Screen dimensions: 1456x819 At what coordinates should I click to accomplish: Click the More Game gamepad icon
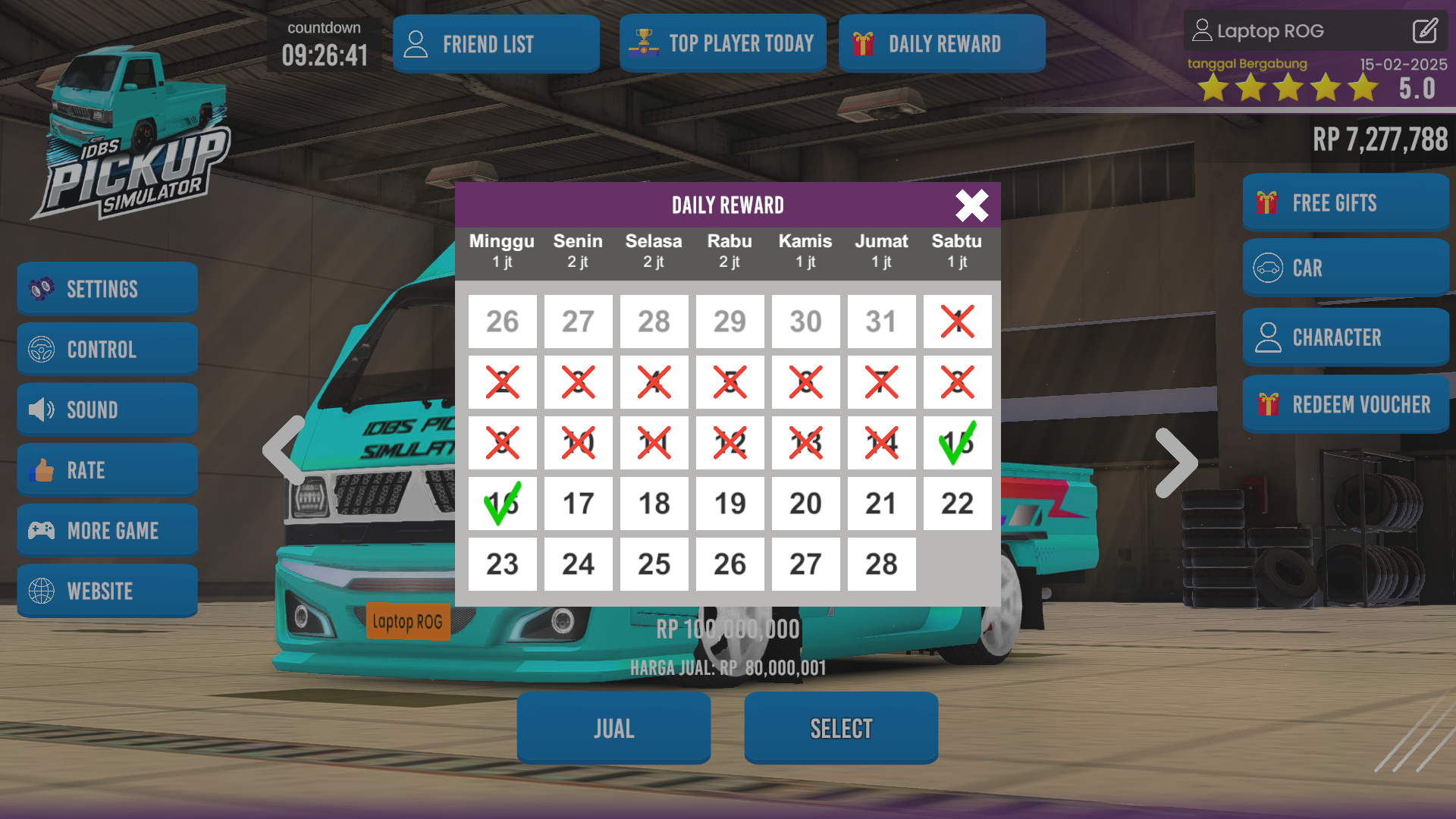pyautogui.click(x=42, y=530)
